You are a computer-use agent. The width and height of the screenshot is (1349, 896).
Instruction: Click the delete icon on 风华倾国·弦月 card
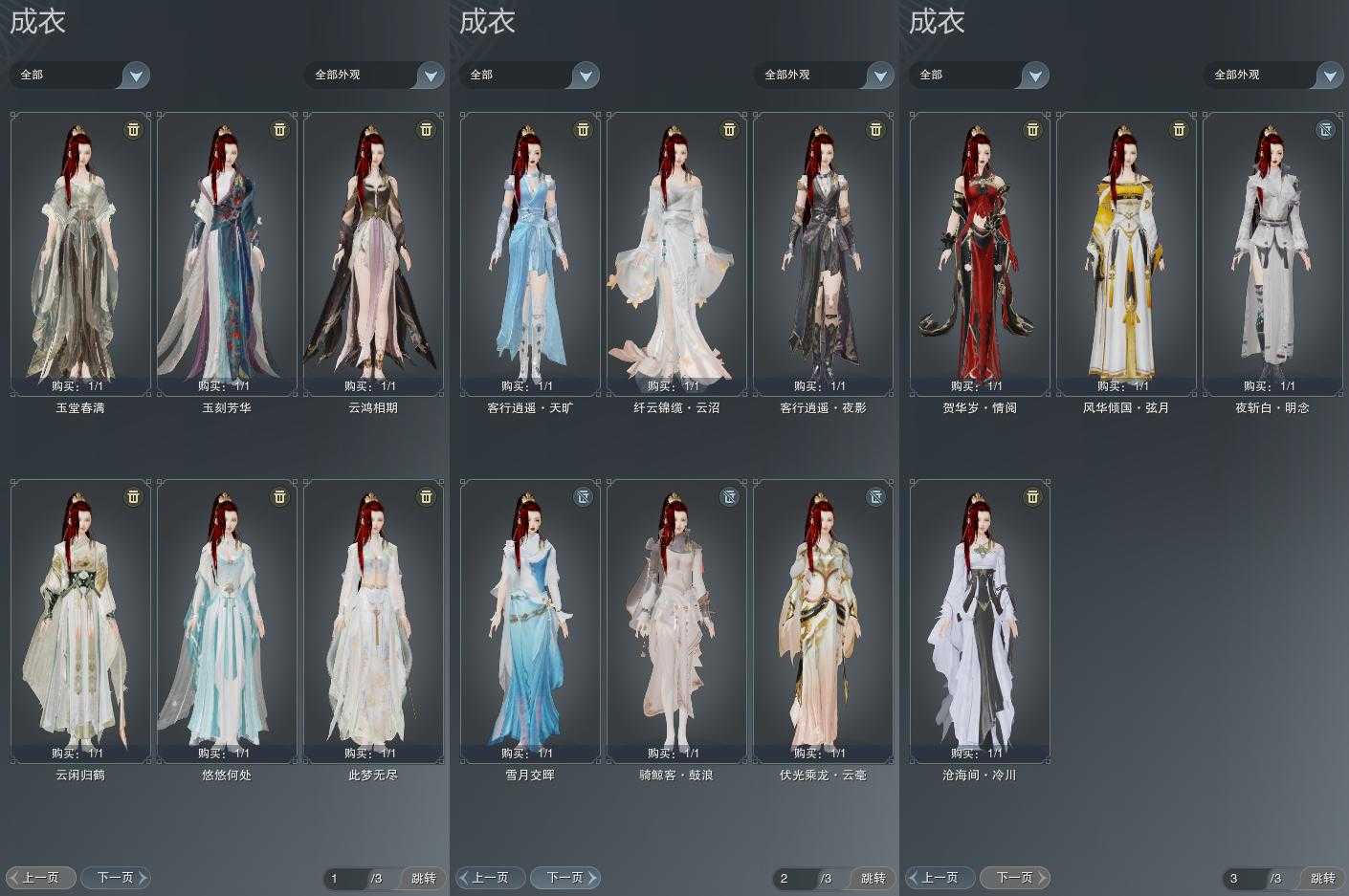1177,130
